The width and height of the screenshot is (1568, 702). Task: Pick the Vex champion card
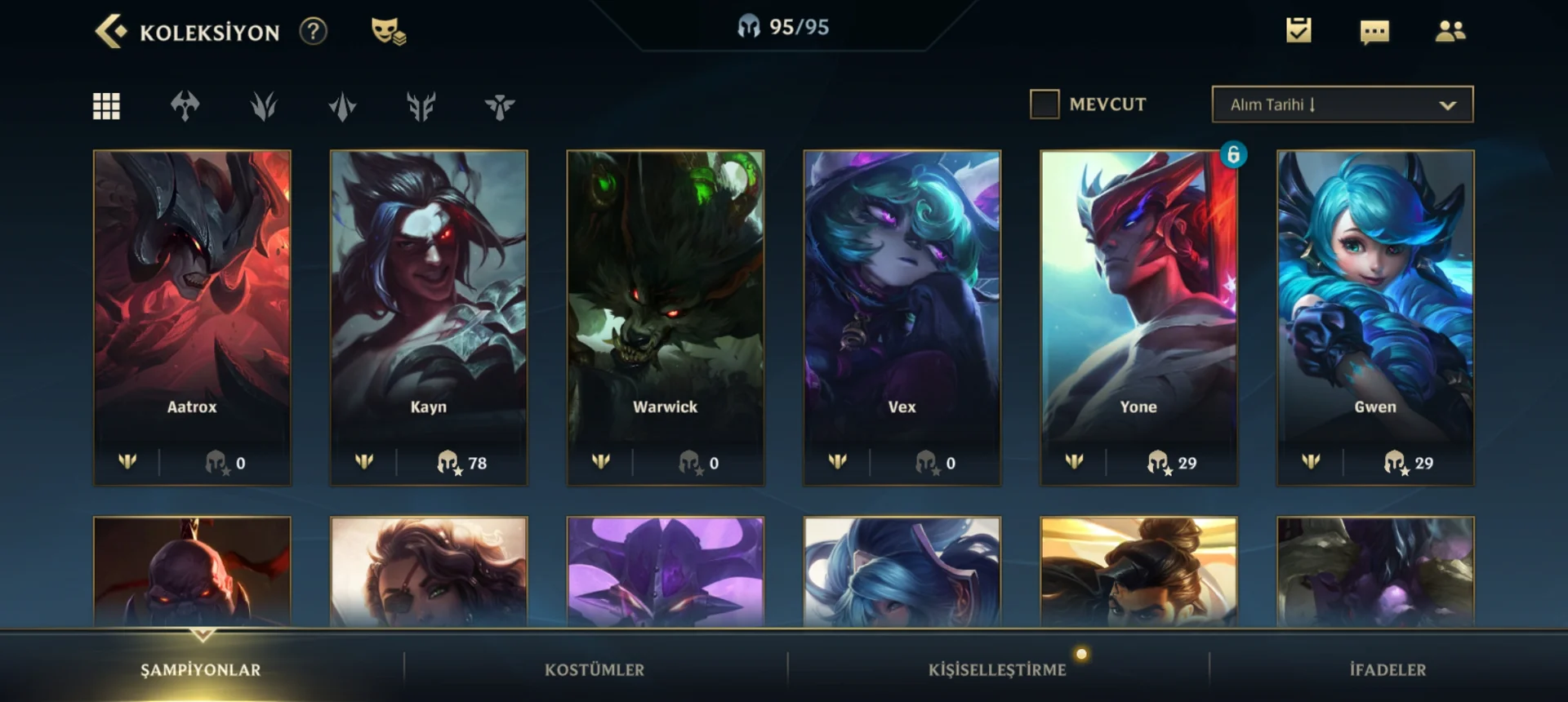[902, 317]
